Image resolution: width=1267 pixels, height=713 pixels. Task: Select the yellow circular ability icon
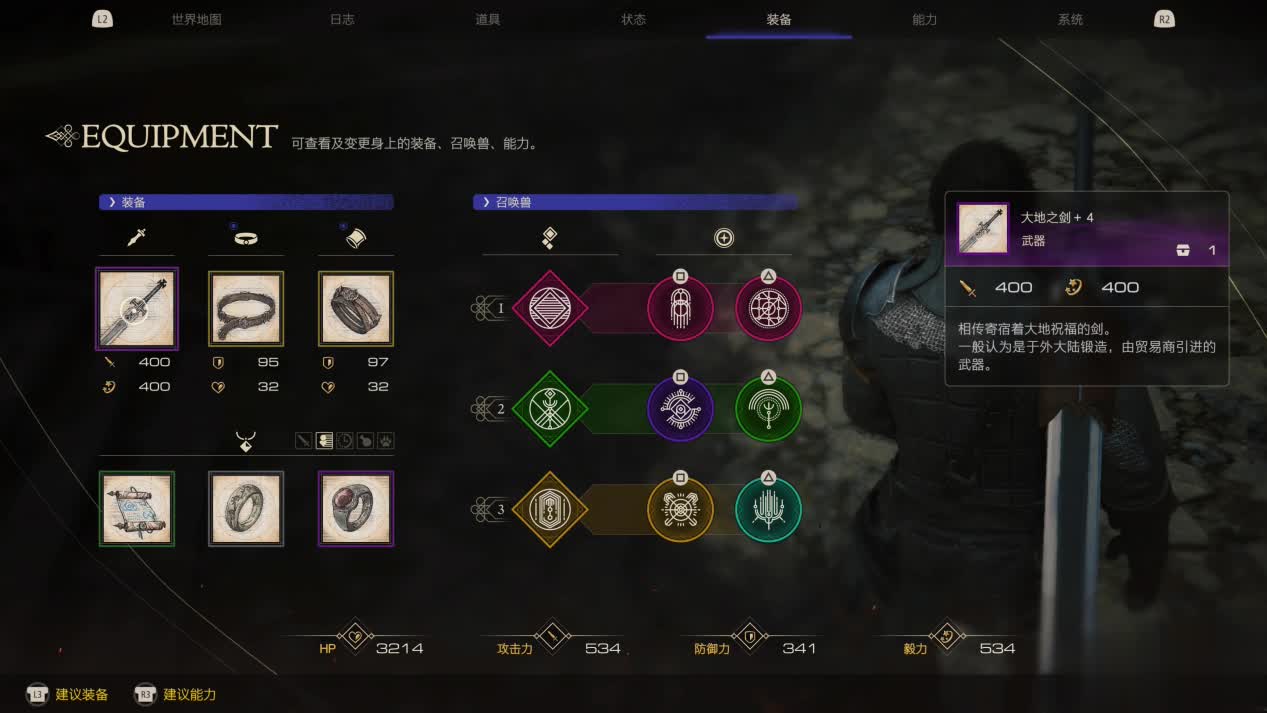pyautogui.click(x=680, y=510)
